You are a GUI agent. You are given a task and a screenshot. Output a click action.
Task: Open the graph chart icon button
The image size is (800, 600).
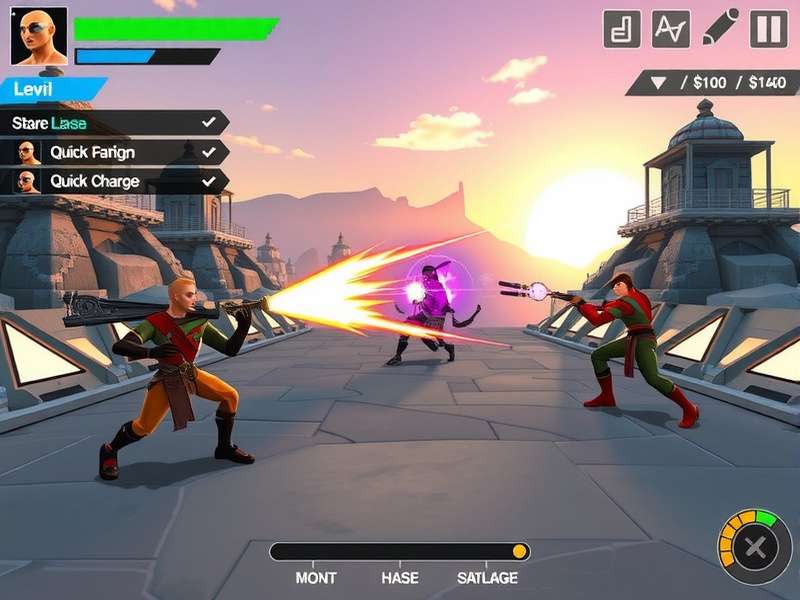coord(671,29)
